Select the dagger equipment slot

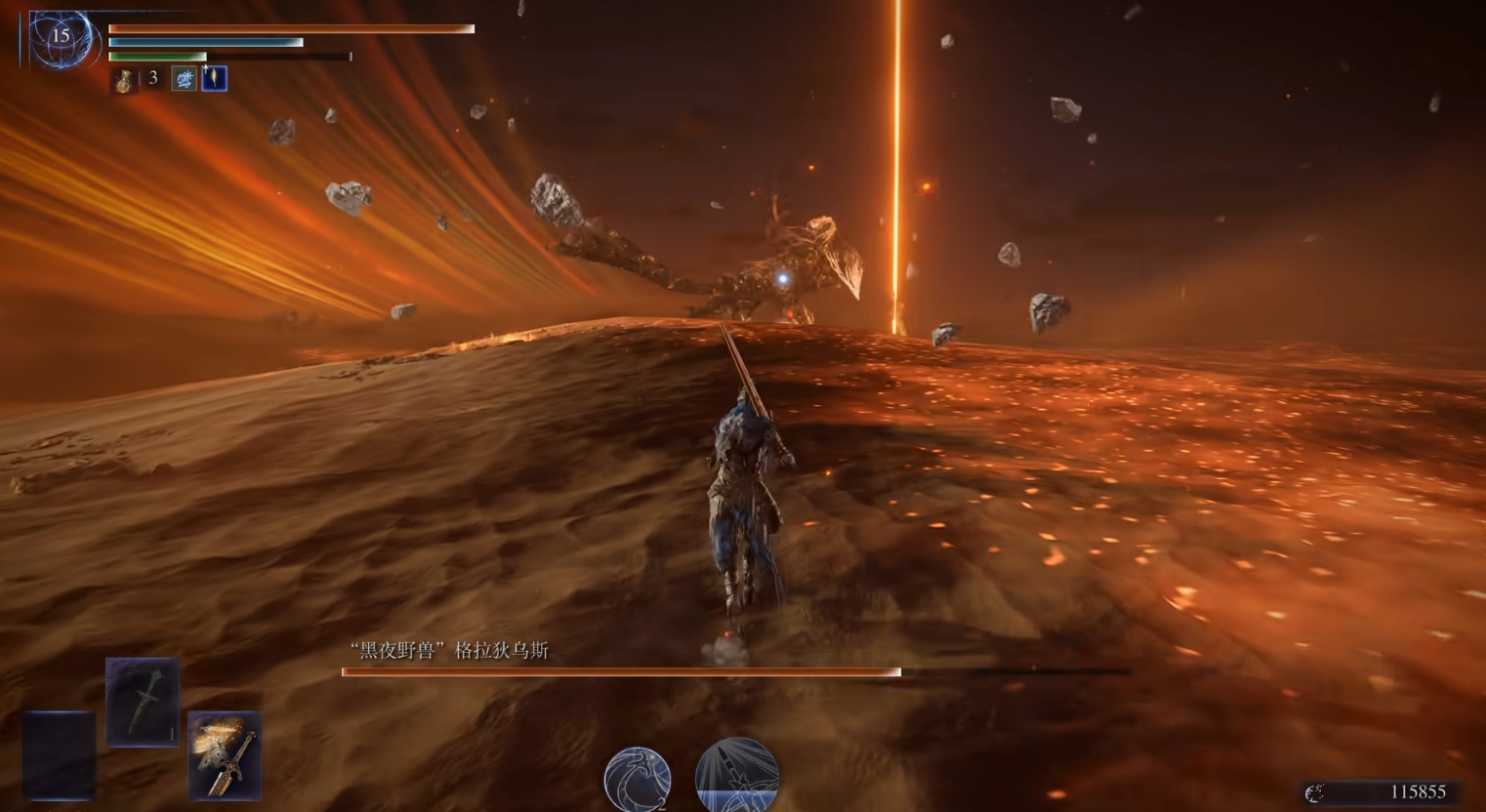pos(143,701)
